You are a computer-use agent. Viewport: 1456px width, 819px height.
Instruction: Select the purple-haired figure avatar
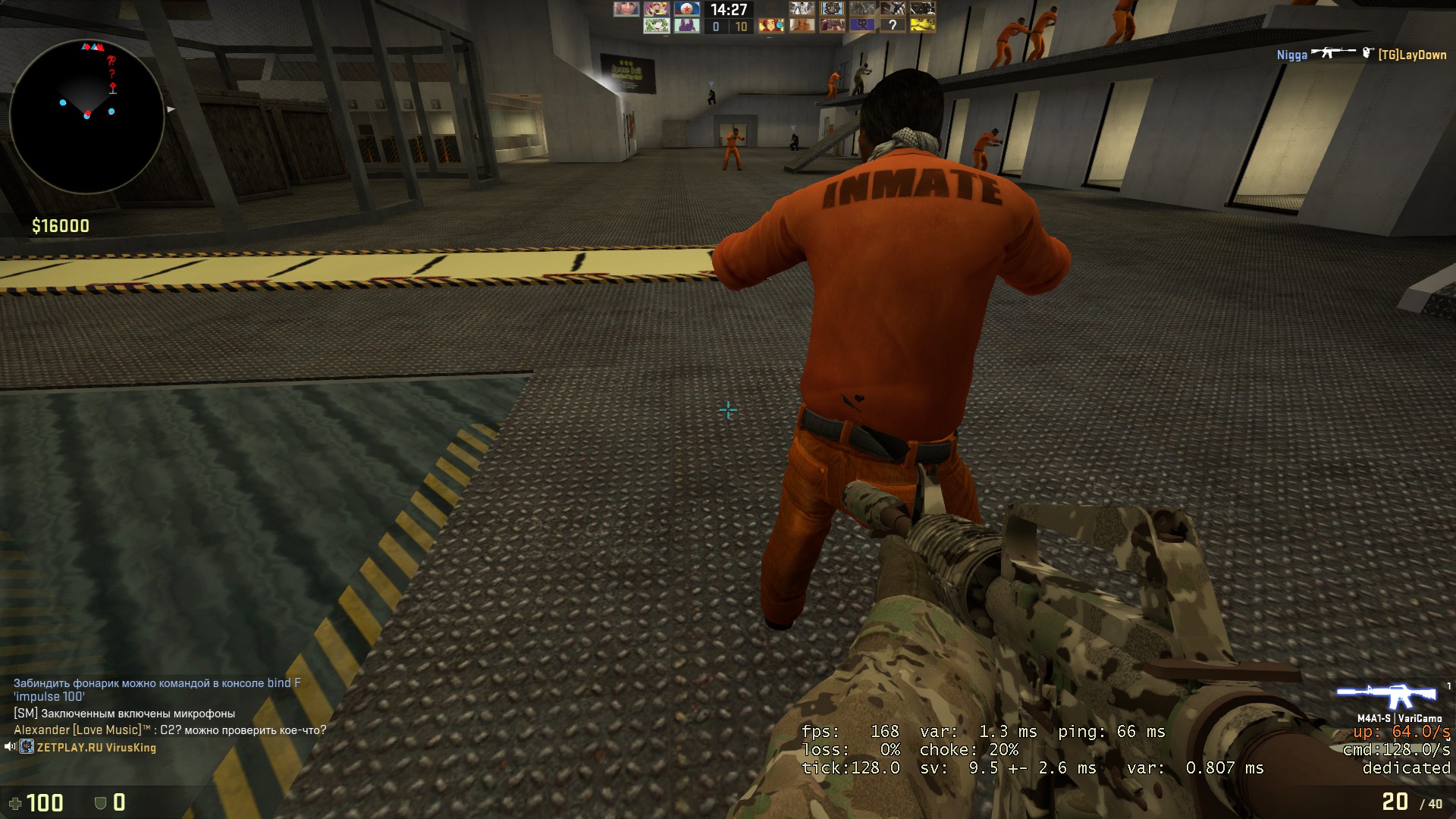pyautogui.click(x=688, y=25)
